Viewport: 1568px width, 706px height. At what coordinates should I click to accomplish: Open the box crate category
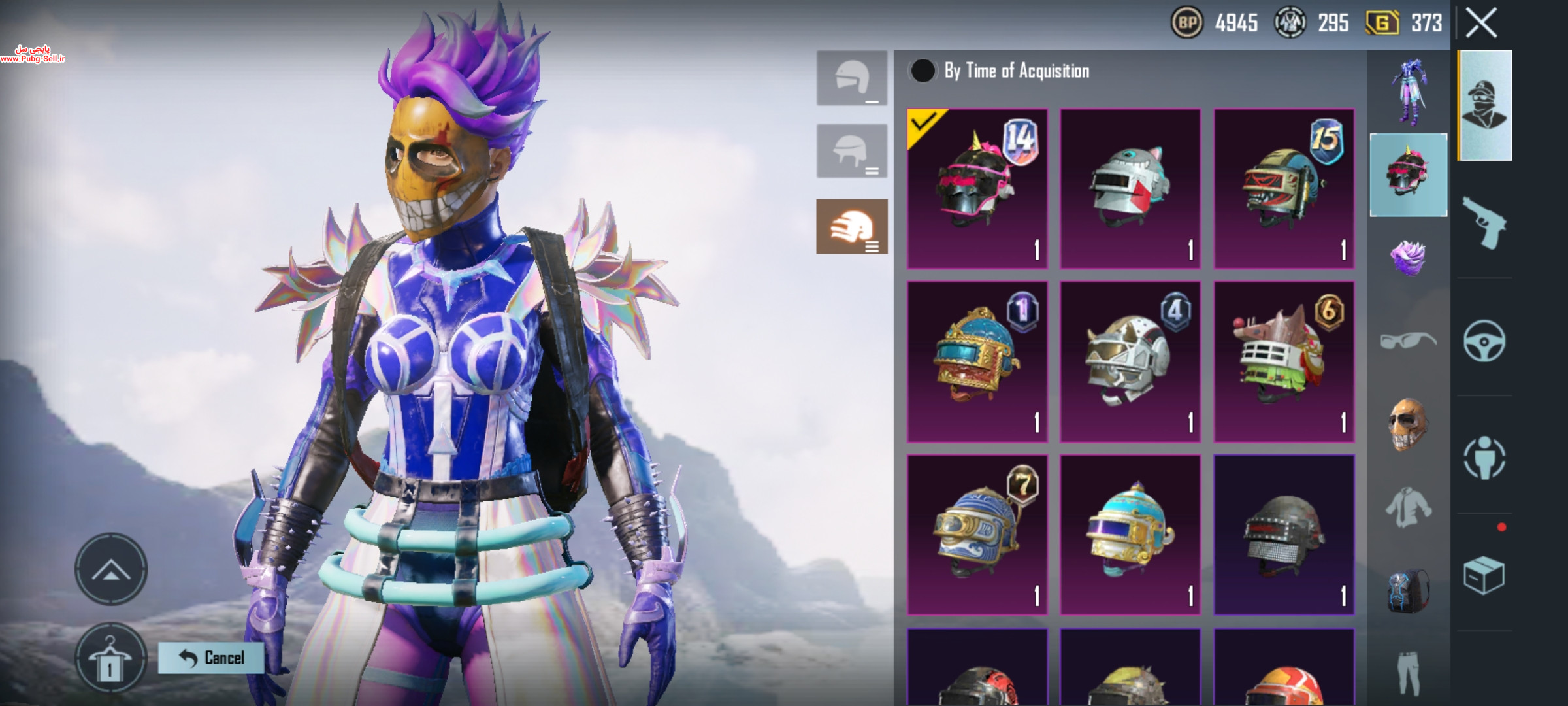(x=1484, y=575)
